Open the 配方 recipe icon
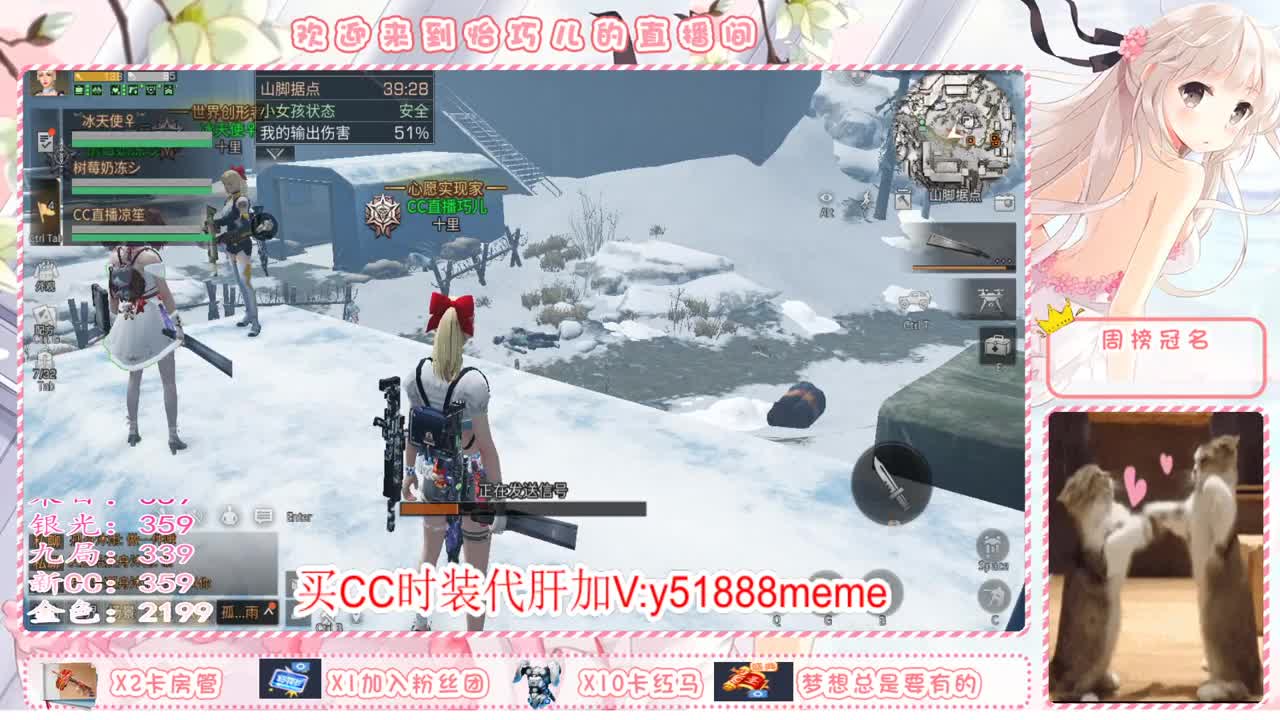Screen dimensions: 1280x720 pos(42,313)
